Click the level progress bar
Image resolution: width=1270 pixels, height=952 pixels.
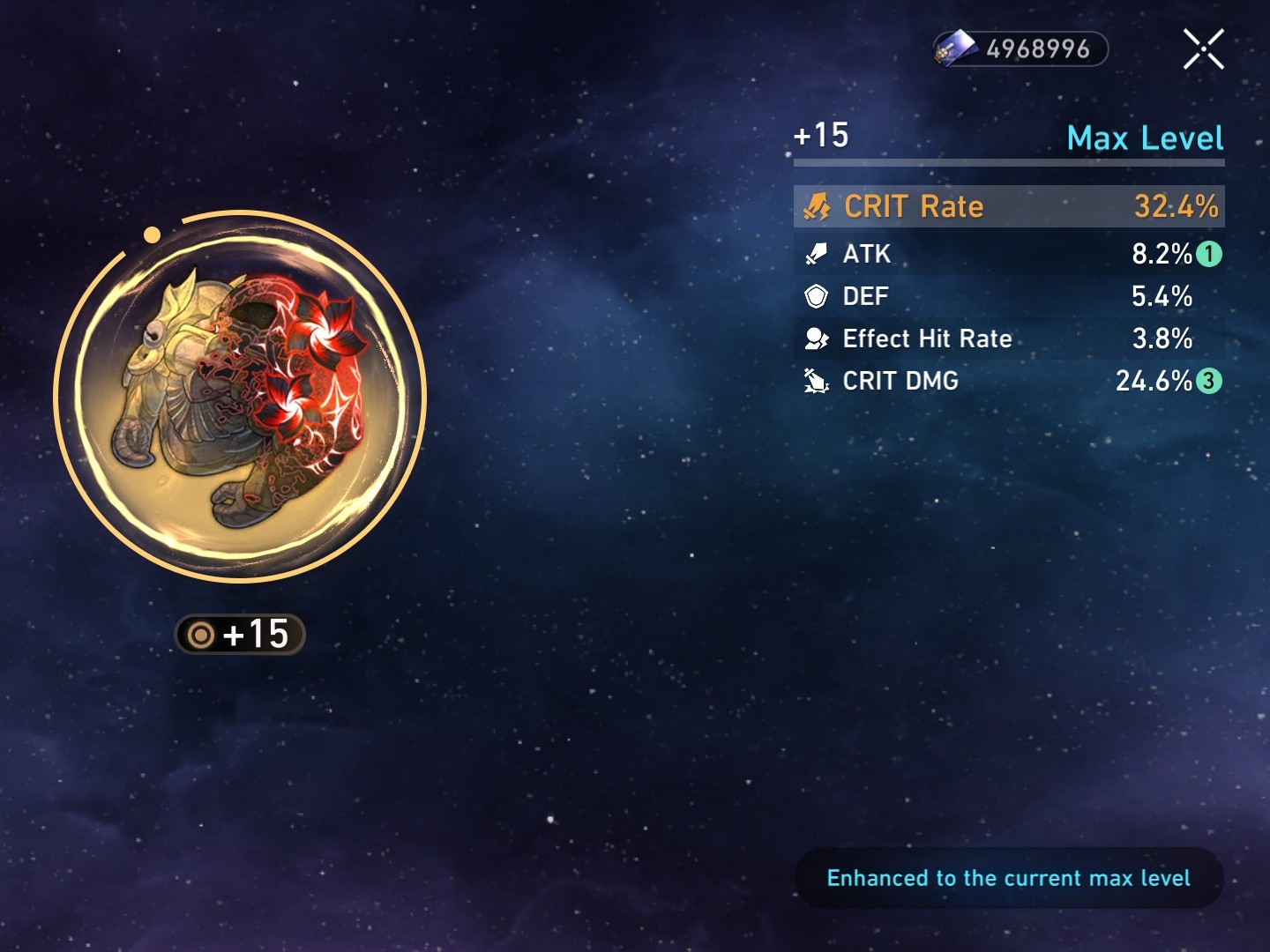coord(1009,162)
